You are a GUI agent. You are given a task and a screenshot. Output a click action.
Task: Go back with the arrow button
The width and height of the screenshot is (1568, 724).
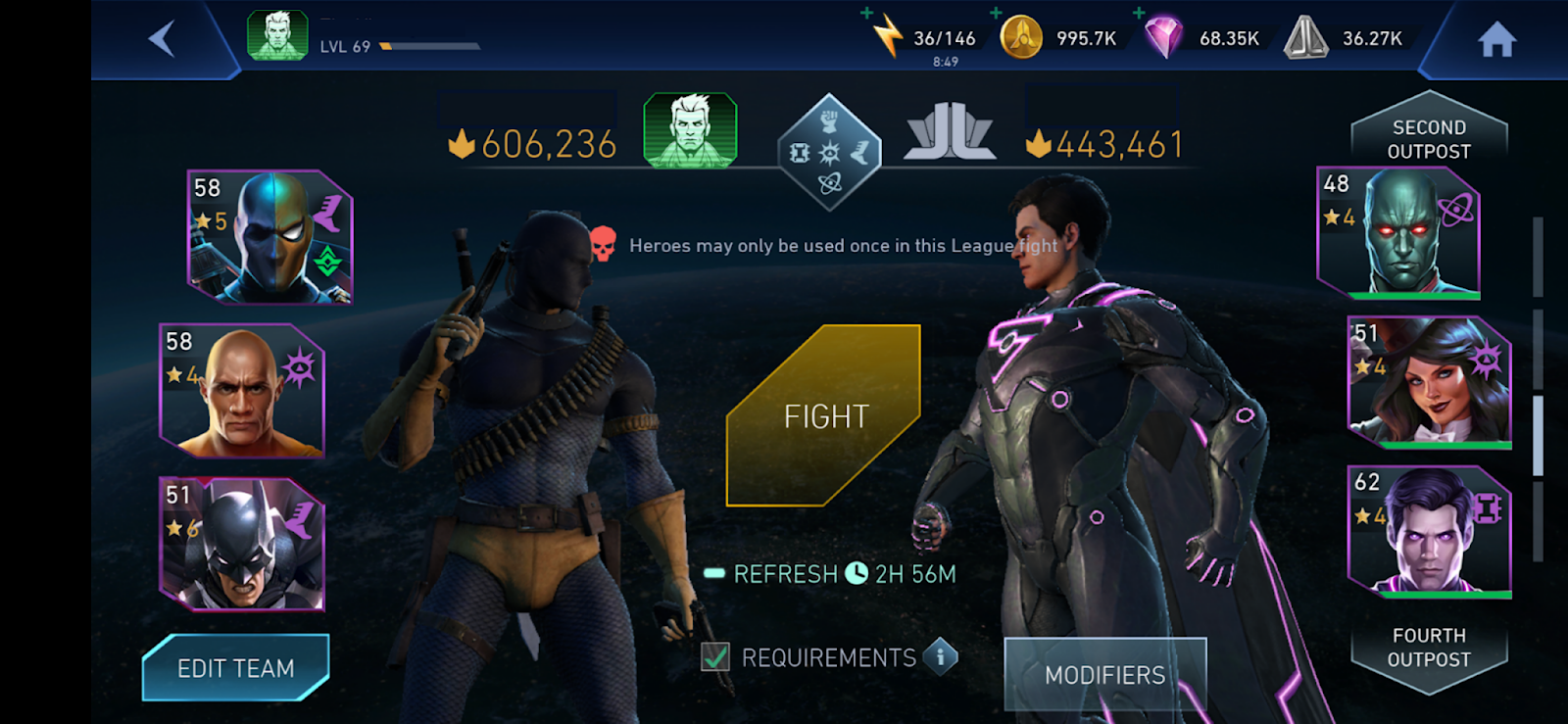162,39
